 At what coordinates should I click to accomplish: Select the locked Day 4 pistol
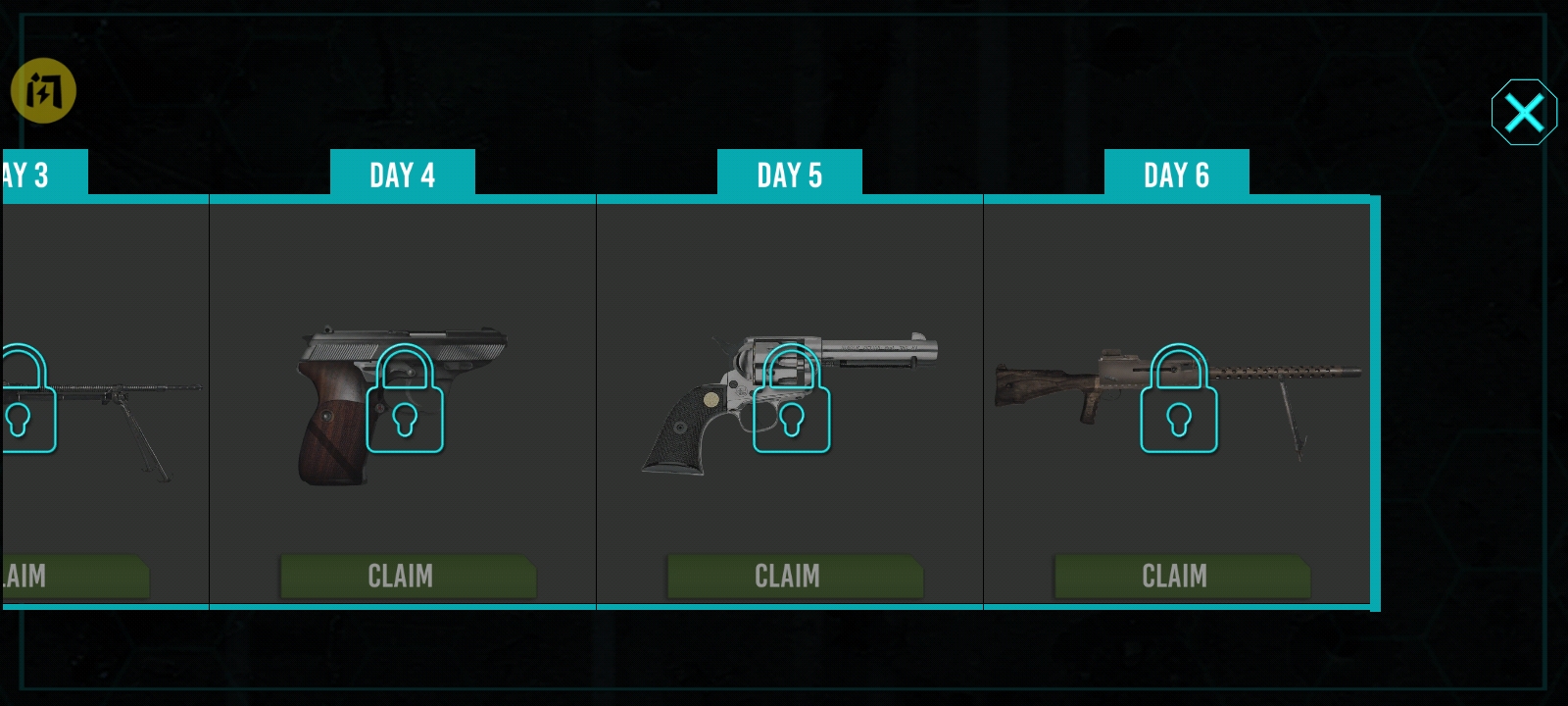coord(404,400)
